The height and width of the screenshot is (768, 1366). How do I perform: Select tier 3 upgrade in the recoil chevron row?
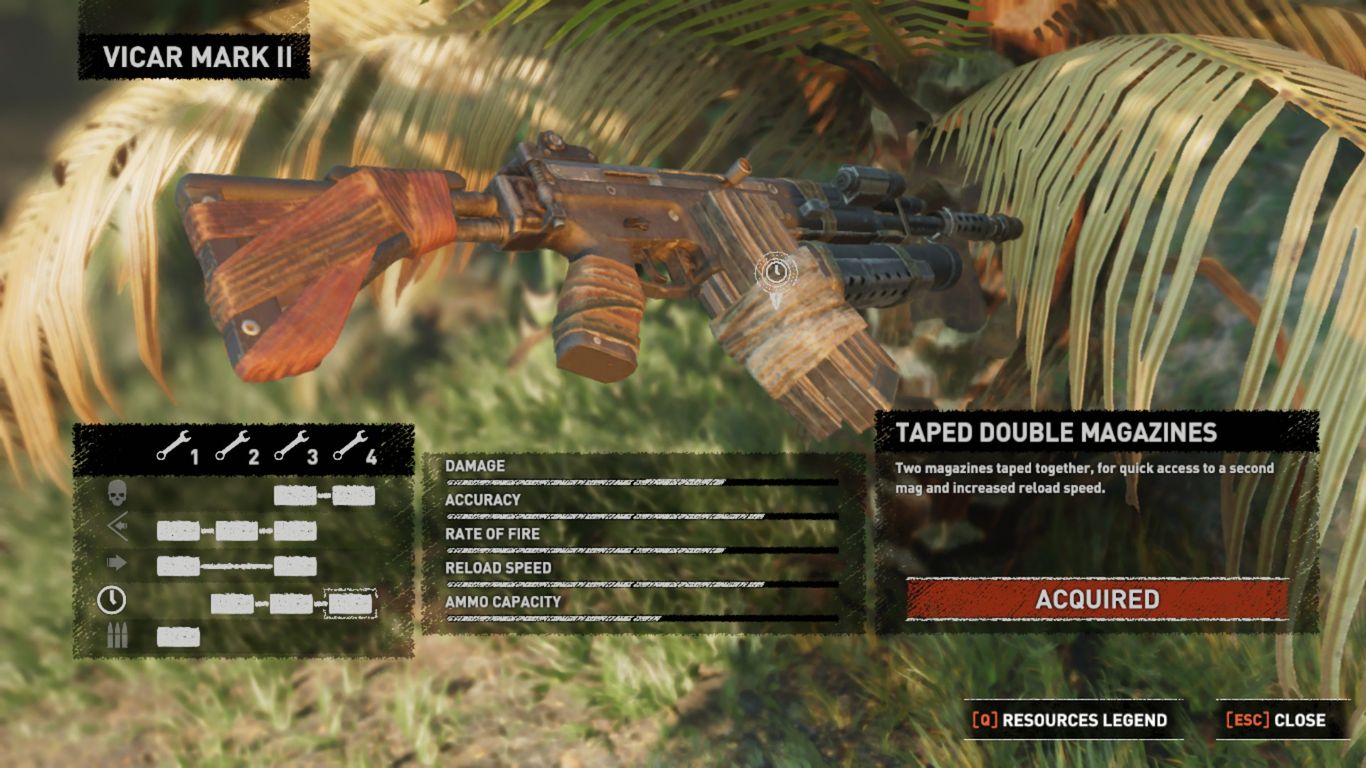[295, 531]
